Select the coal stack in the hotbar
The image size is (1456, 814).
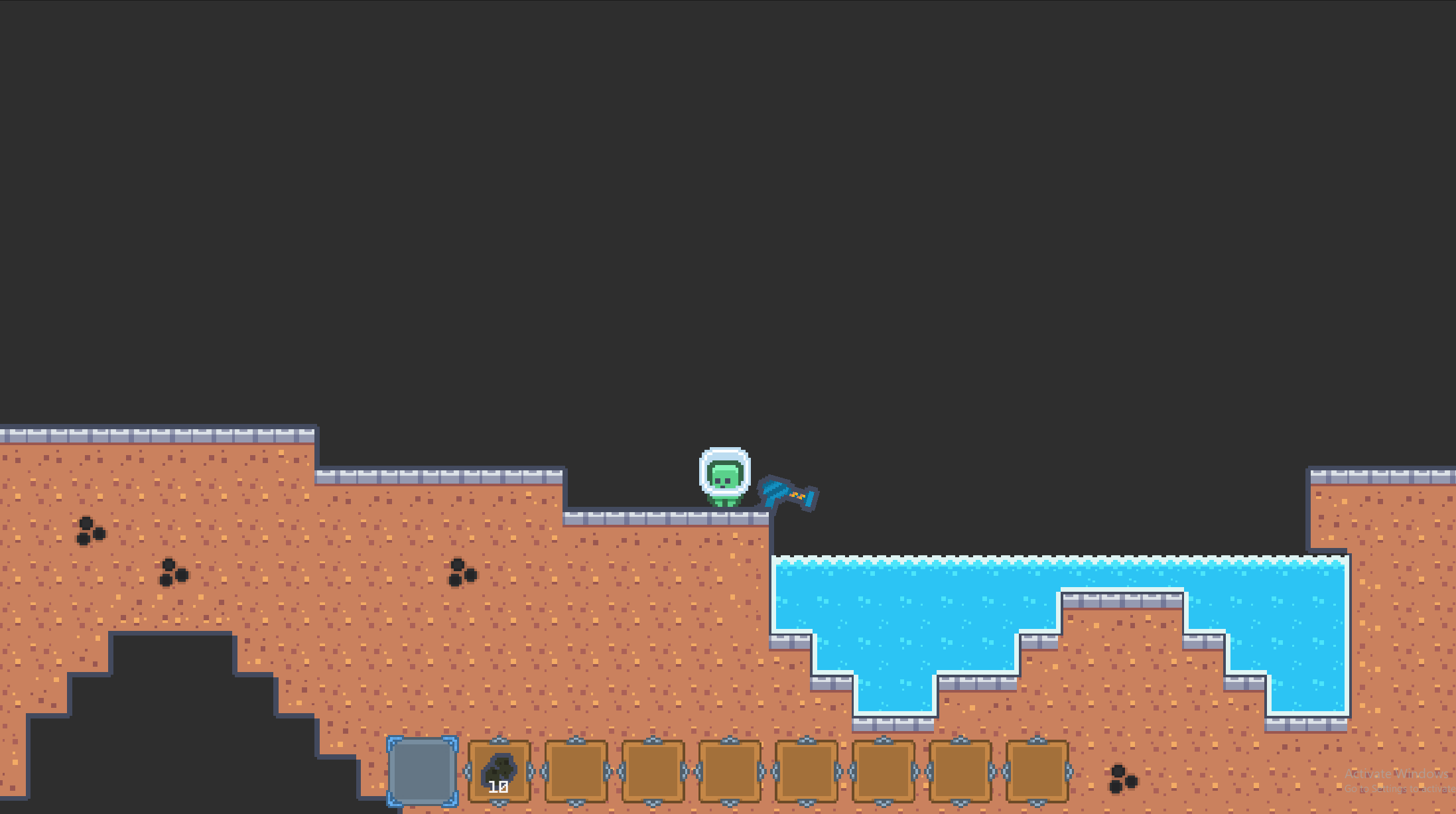tap(499, 772)
